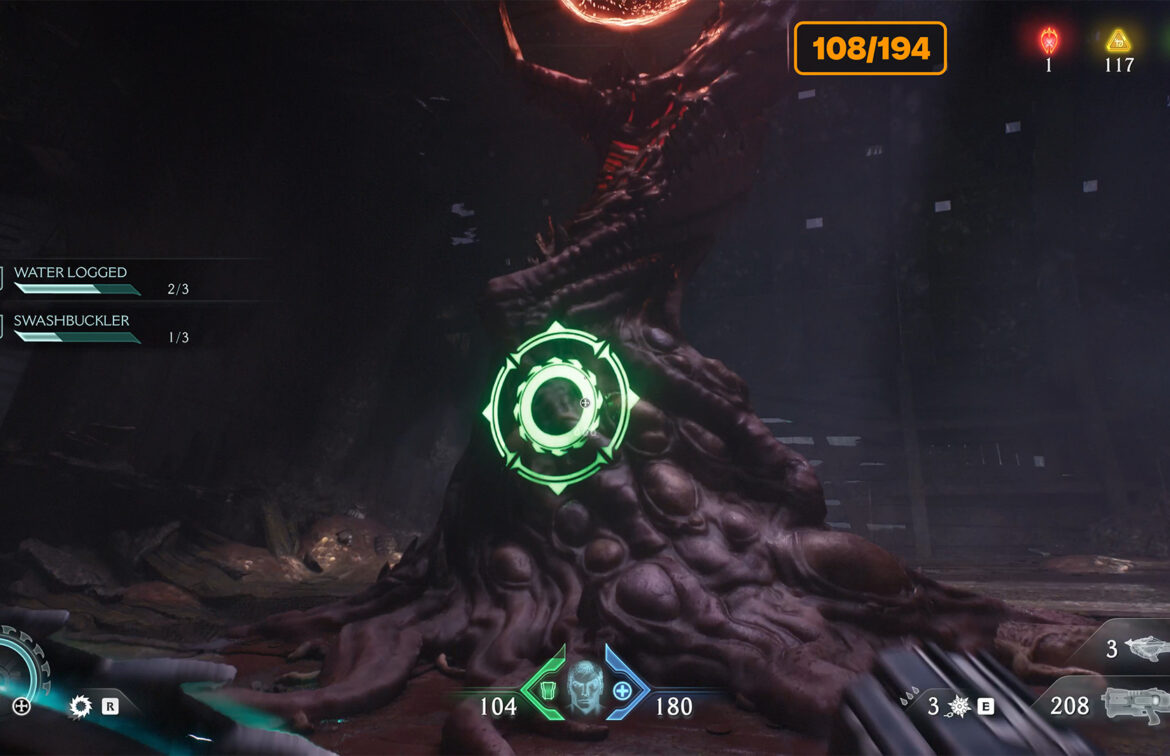Activate the gear-shaped reload ability icon

pyautogui.click(x=81, y=707)
